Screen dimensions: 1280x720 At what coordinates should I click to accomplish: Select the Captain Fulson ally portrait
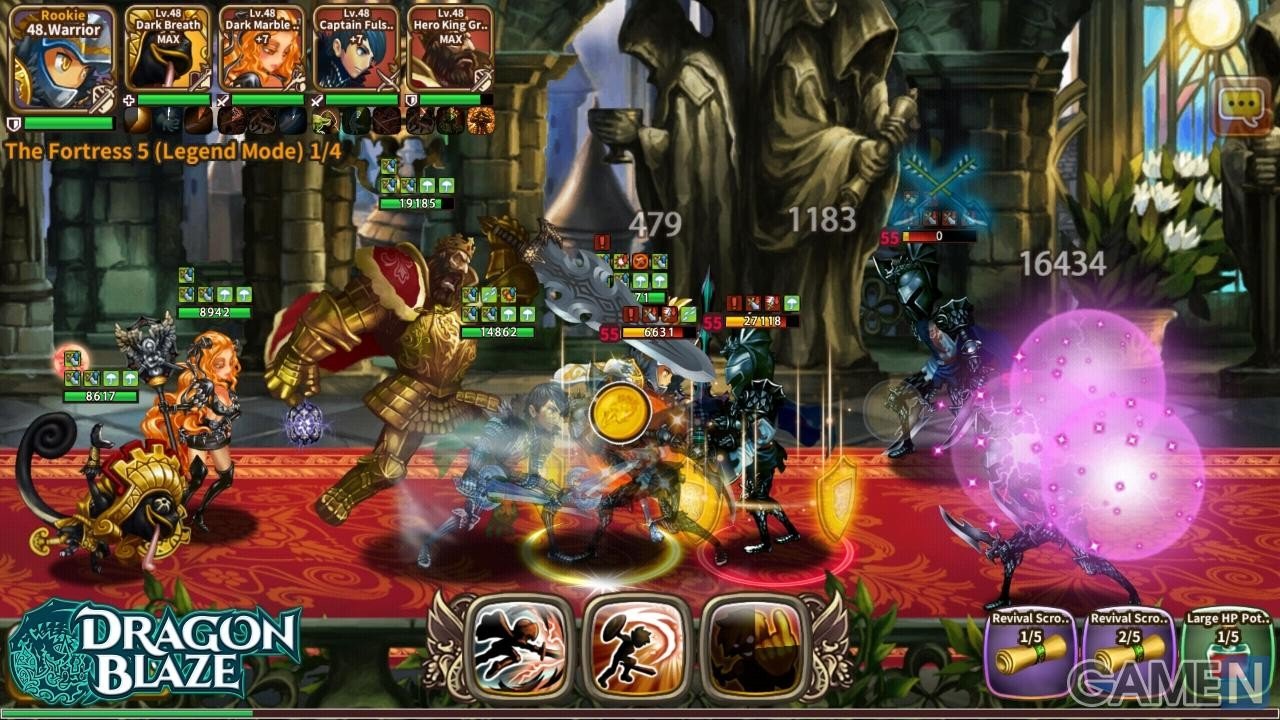coord(356,50)
